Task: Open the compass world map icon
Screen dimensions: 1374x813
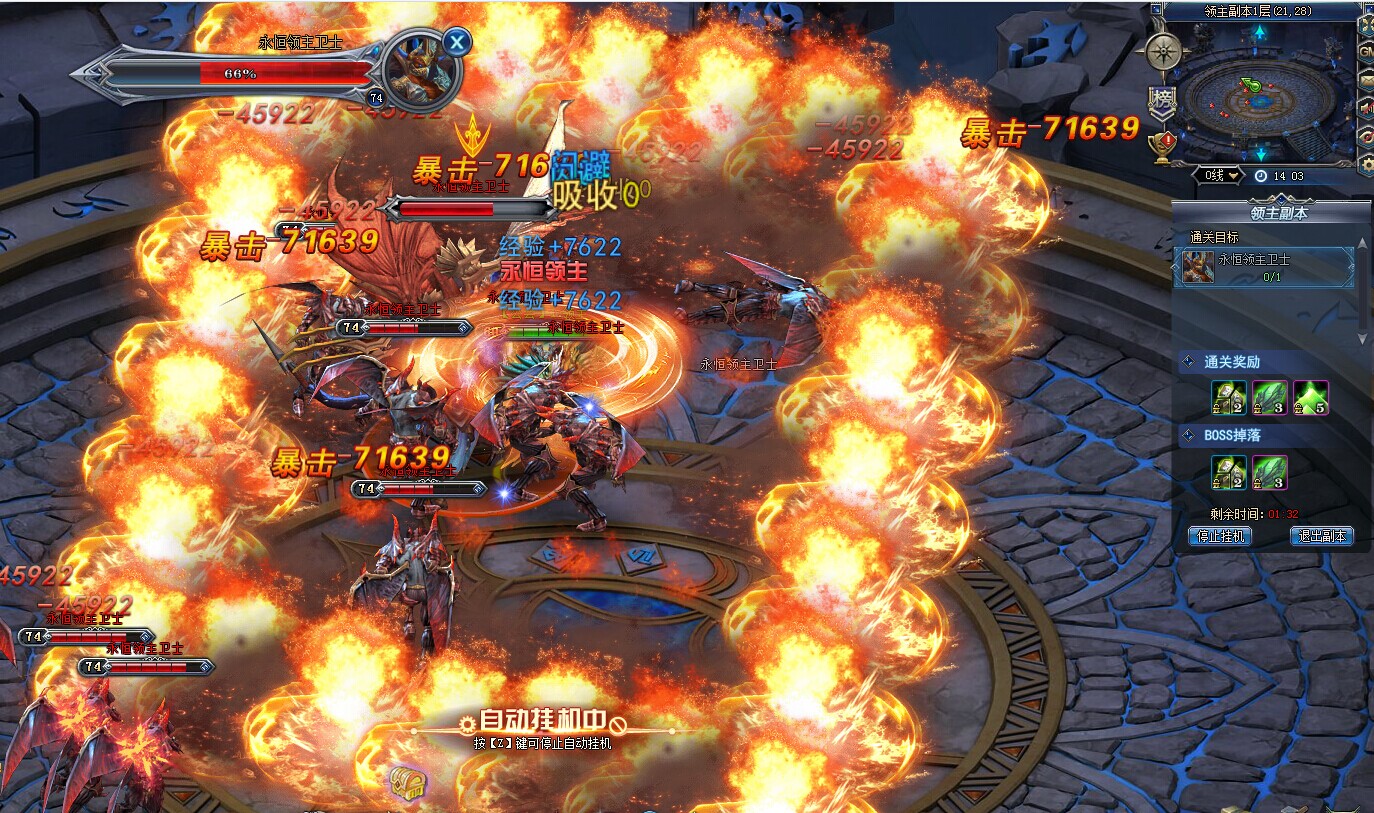Action: (x=1164, y=51)
